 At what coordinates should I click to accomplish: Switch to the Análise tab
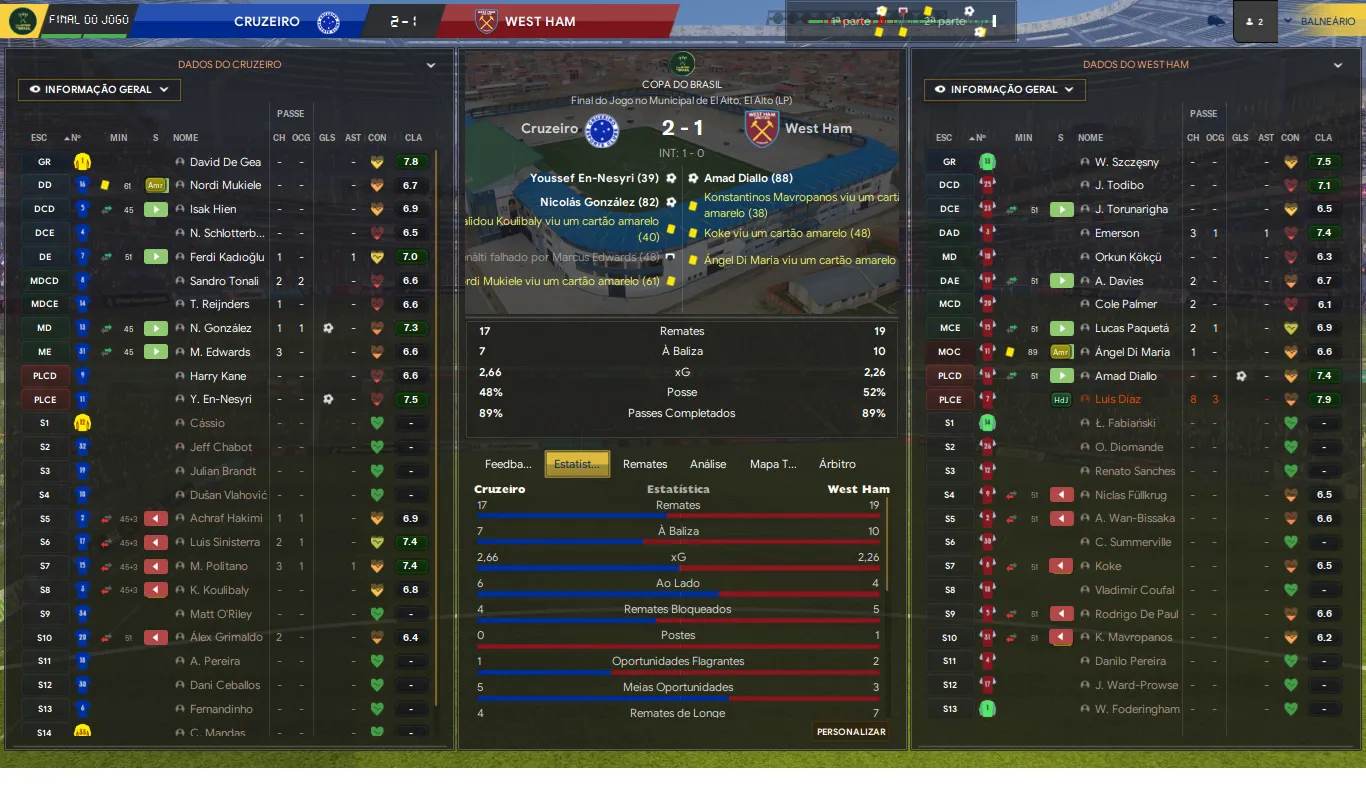click(x=708, y=464)
